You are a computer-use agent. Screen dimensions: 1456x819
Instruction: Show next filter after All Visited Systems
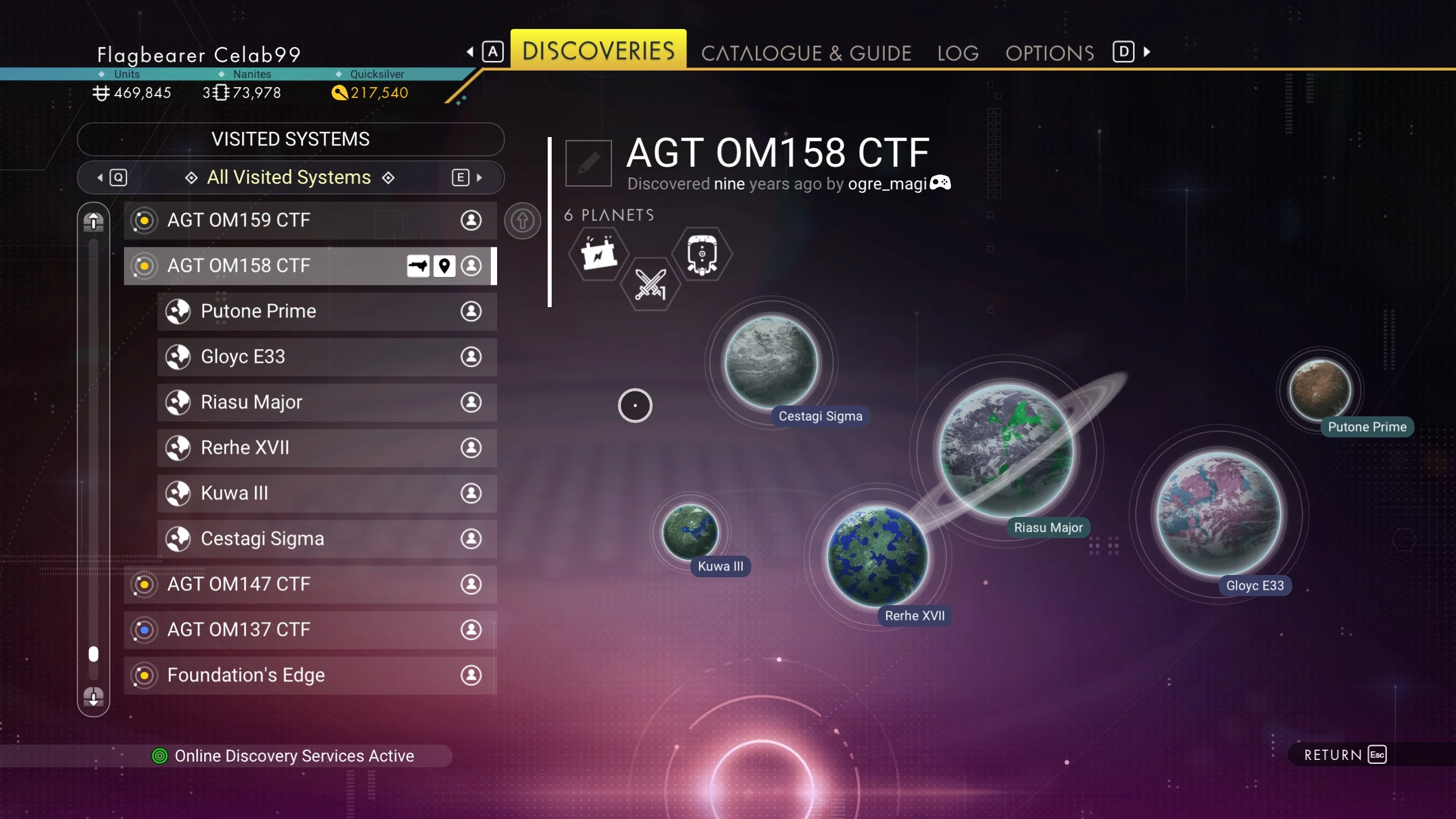[468, 177]
